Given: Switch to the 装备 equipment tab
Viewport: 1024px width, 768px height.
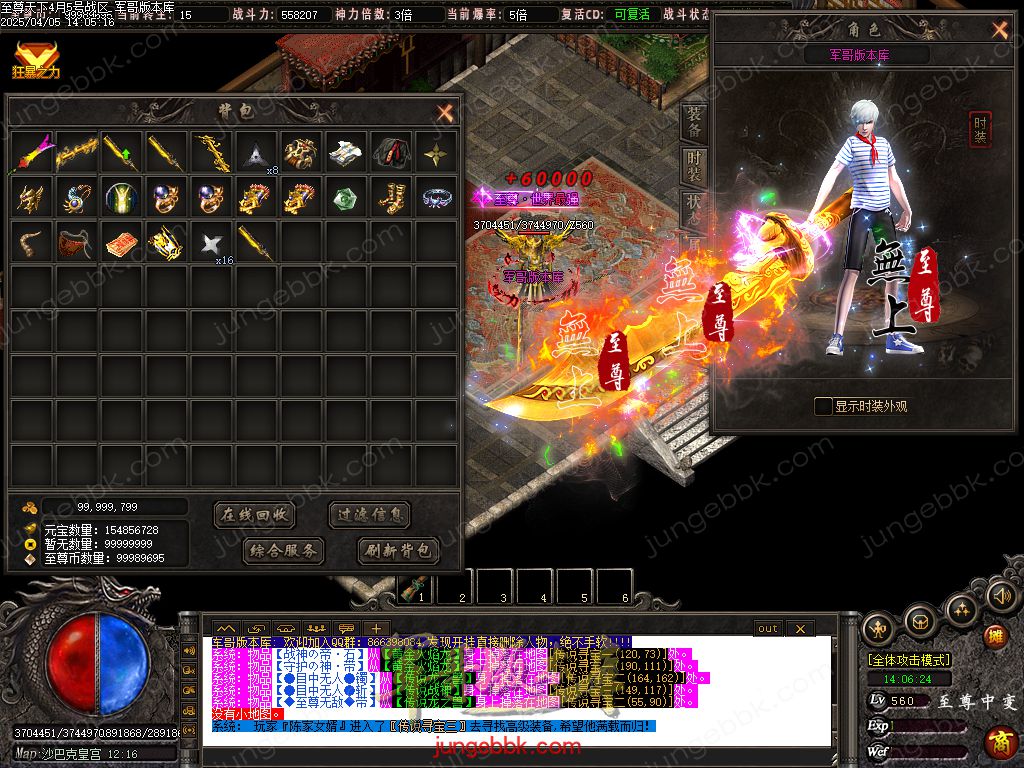Looking at the screenshot, I should click(x=693, y=122).
